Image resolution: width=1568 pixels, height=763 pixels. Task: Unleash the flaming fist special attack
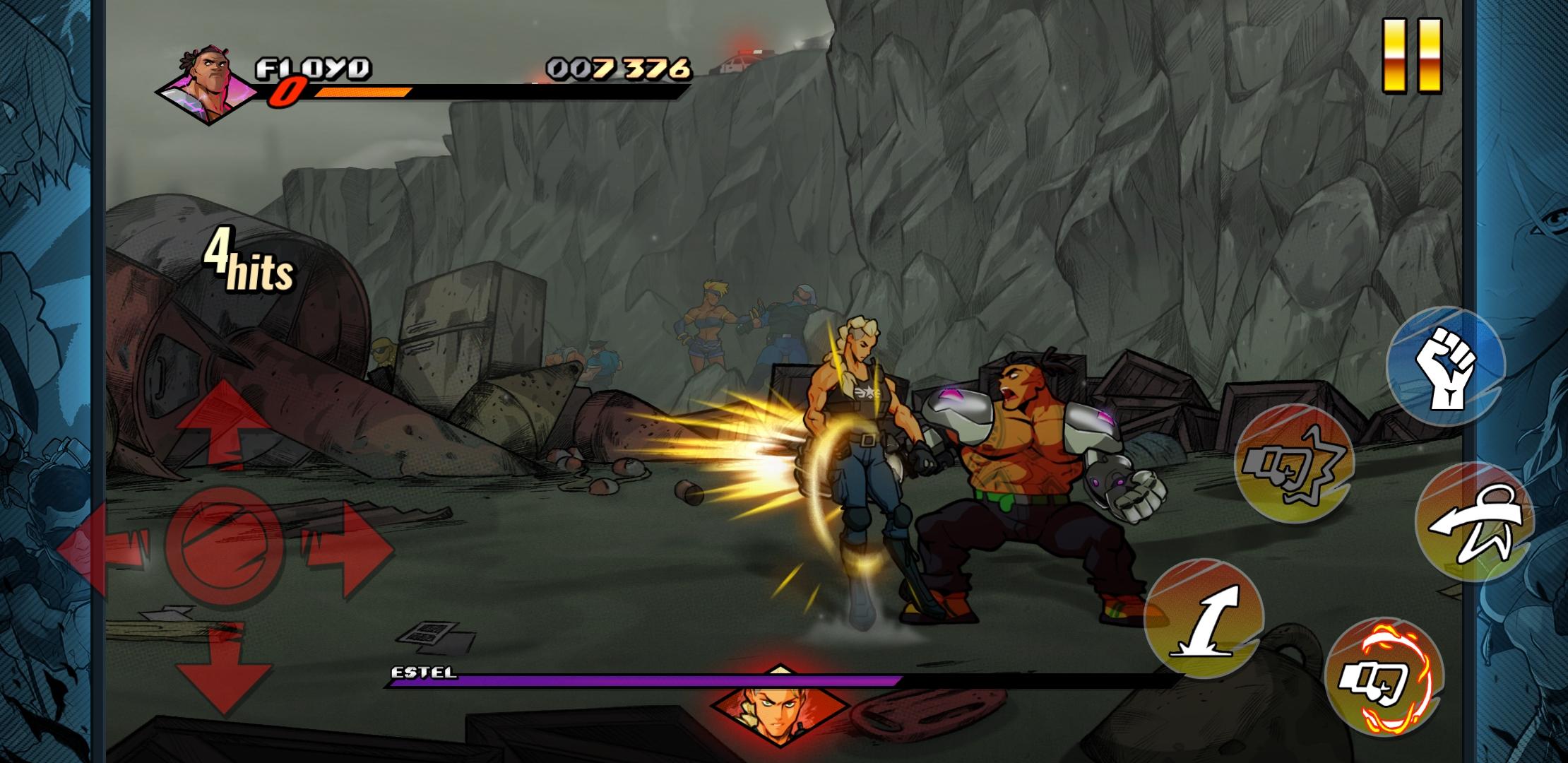tap(1383, 678)
